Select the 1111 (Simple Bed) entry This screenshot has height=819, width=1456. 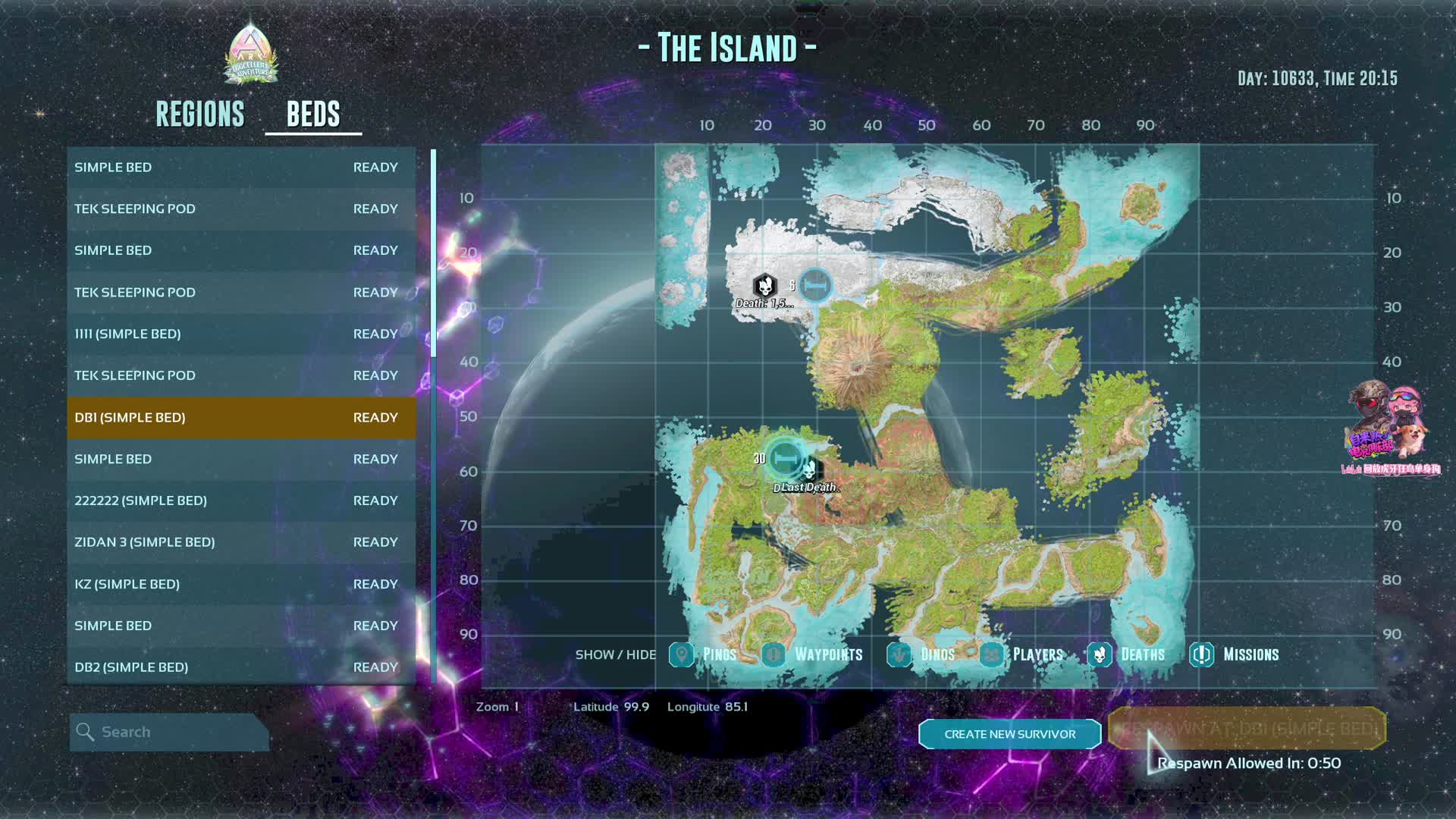coord(241,334)
